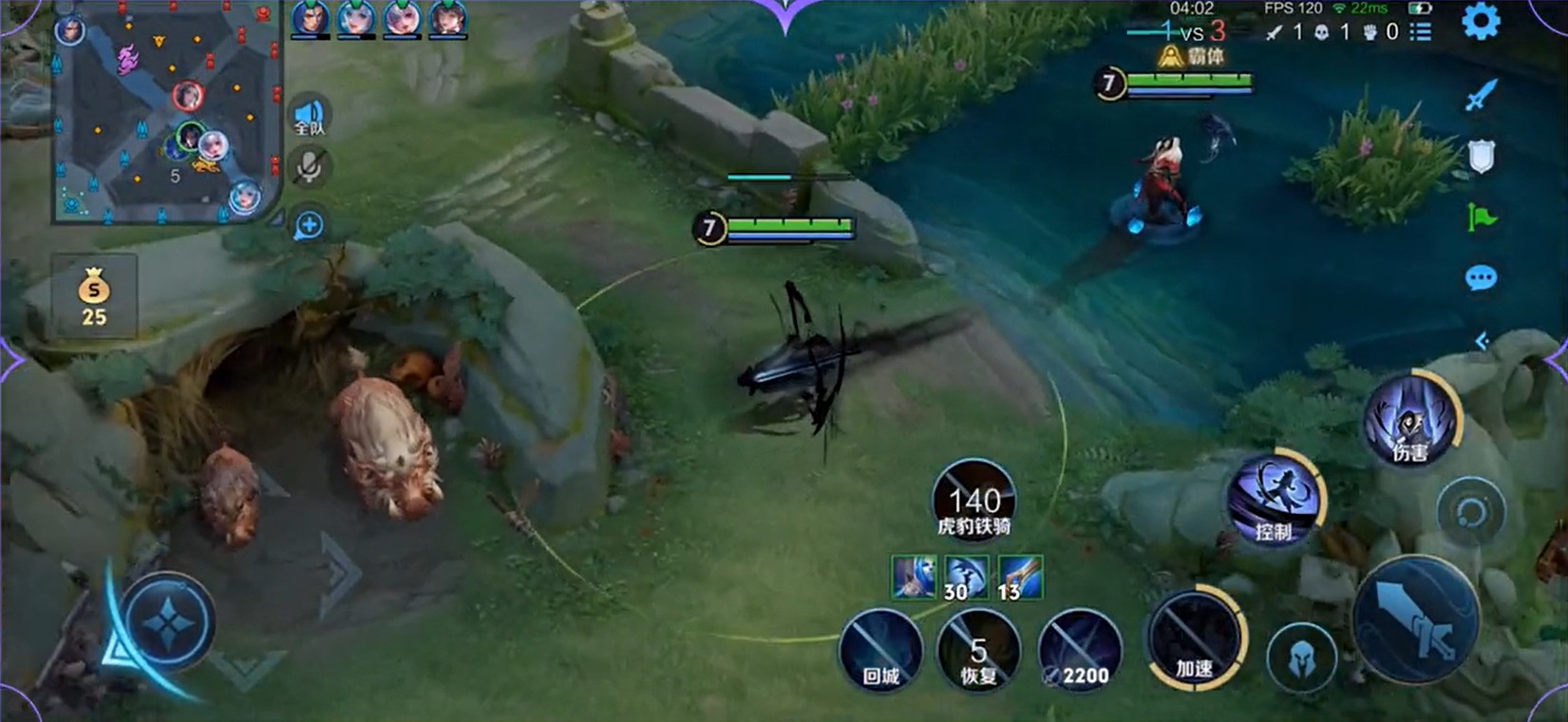Toggle the team voice speaker (全队)
Screen dimensions: 1568x722
point(310,117)
